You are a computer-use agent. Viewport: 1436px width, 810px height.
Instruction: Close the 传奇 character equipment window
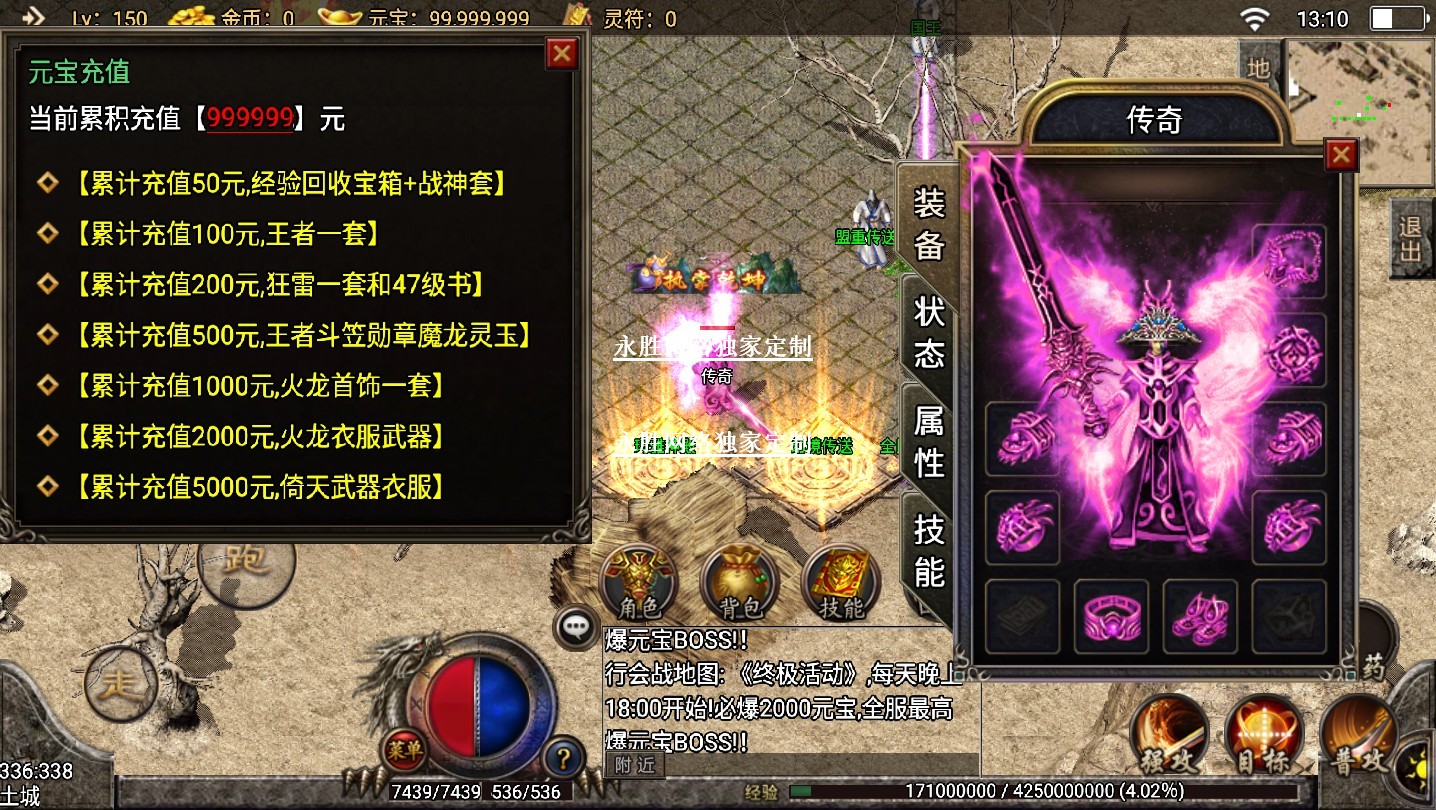(1340, 155)
